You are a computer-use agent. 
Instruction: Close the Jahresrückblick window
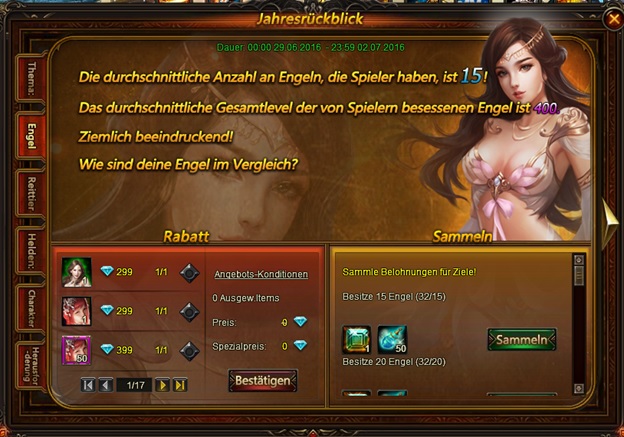click(x=612, y=18)
